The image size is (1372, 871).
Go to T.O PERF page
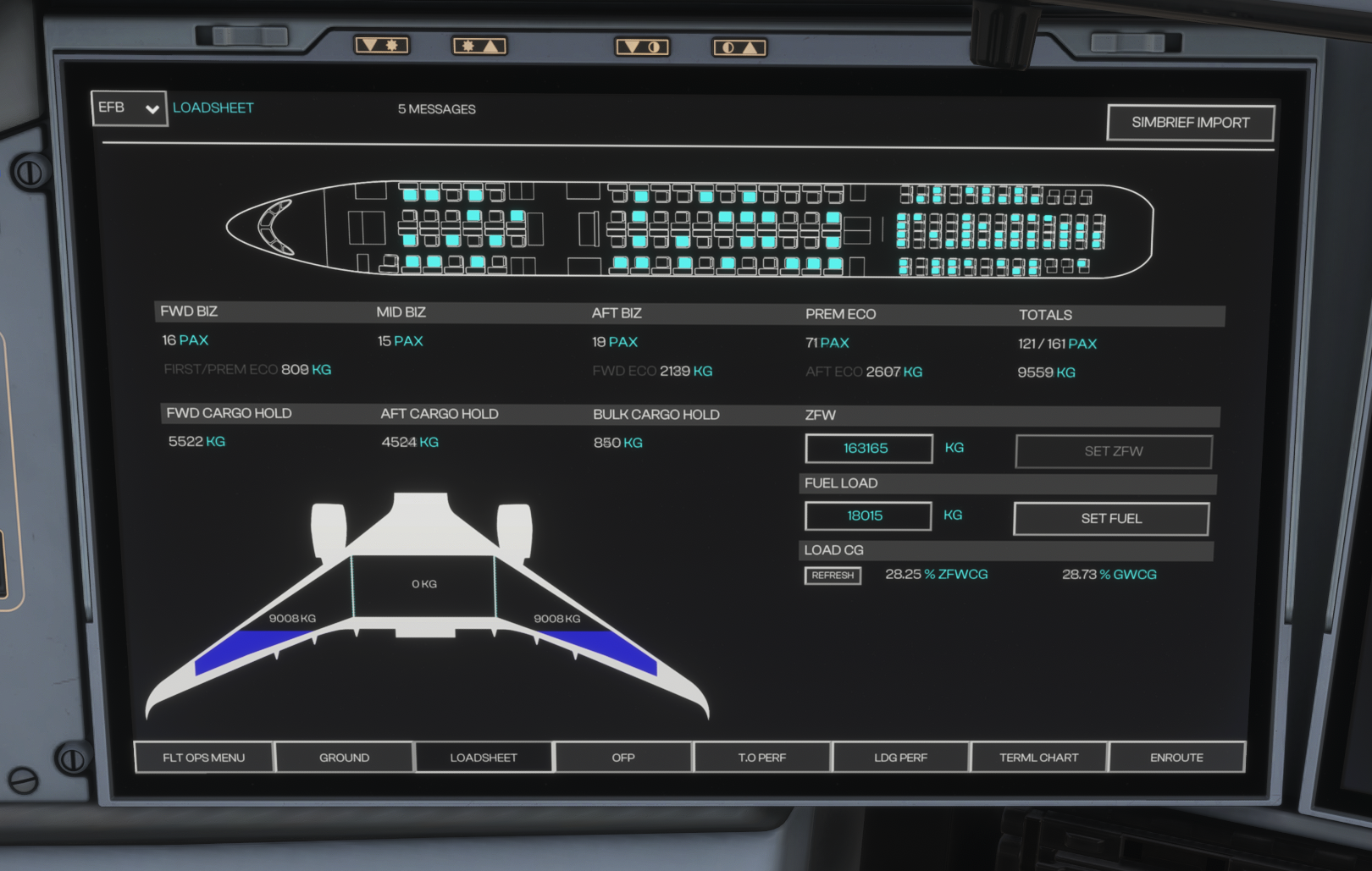point(761,758)
